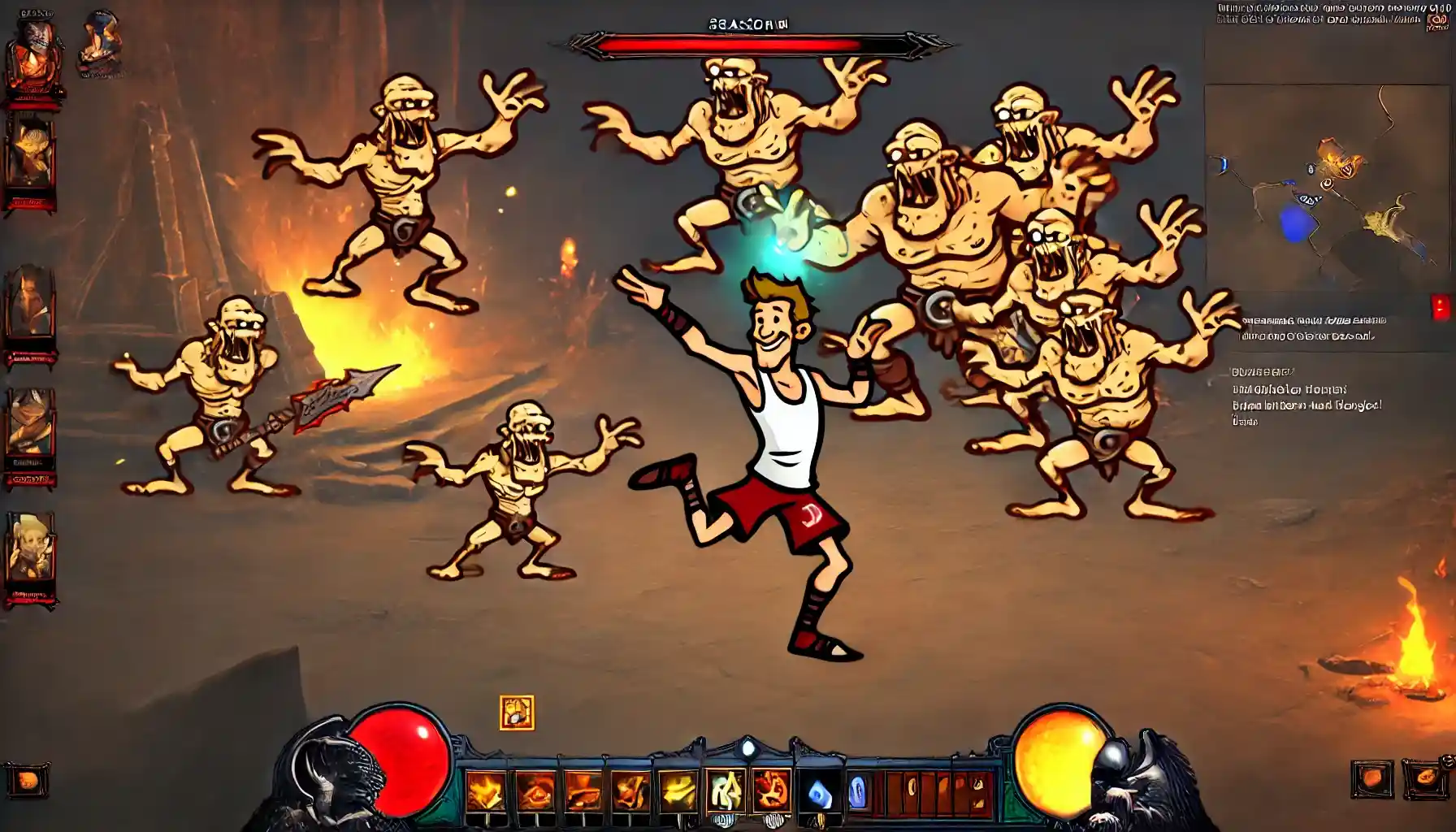The image size is (1456, 832).
Task: Click the red icon in top-right corner
Action: pyautogui.click(x=1436, y=23)
